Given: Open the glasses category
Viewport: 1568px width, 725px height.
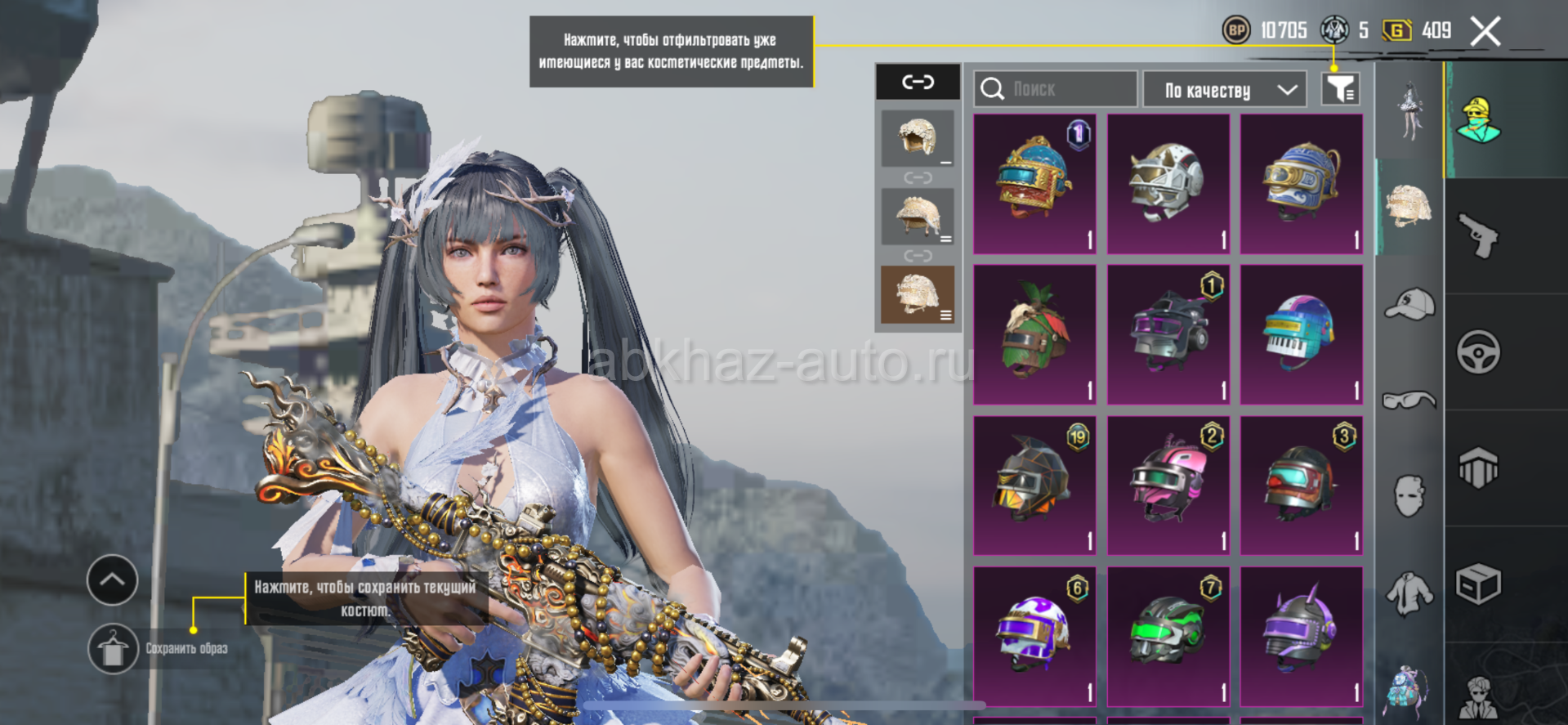Looking at the screenshot, I should (1409, 400).
